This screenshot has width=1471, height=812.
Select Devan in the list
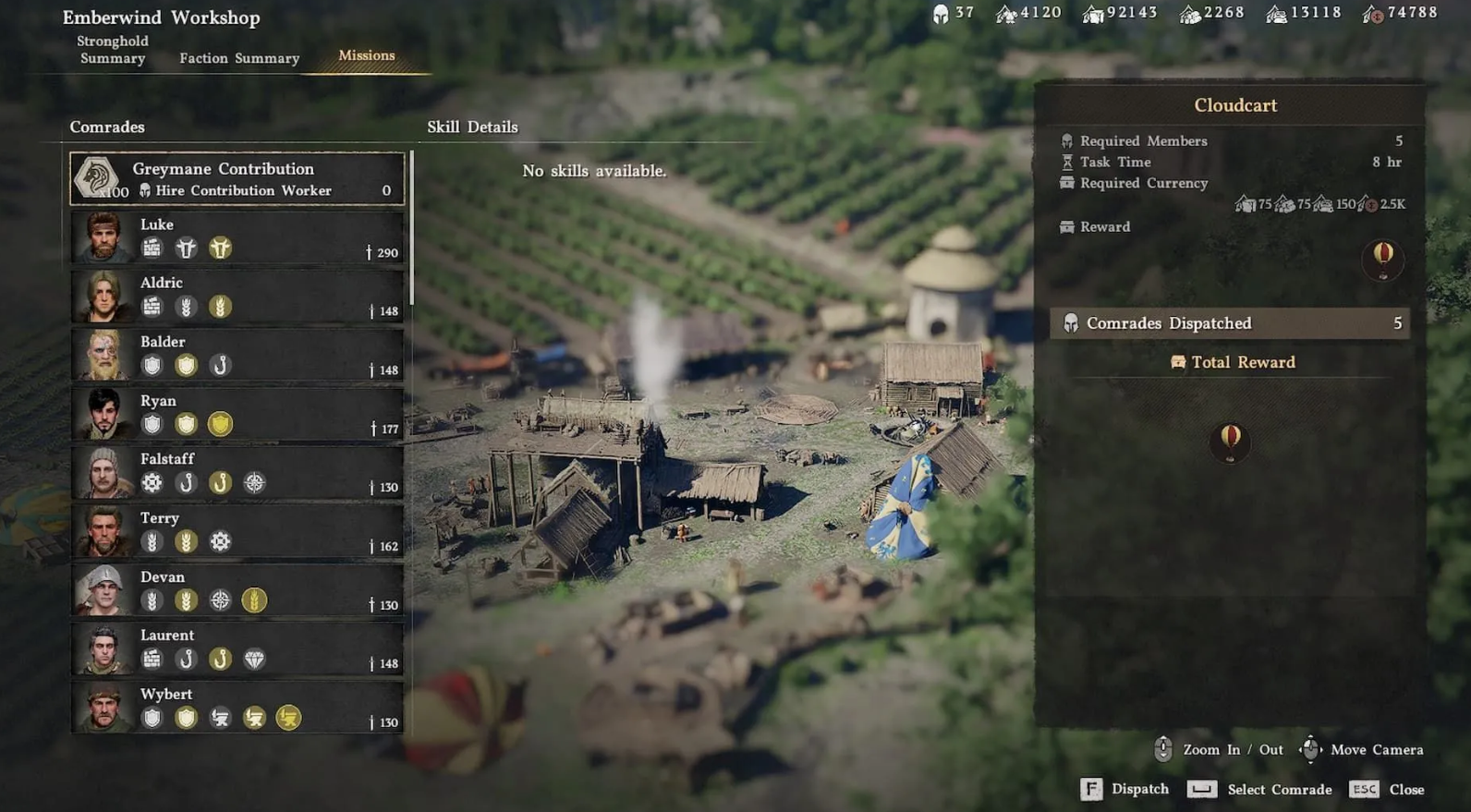click(237, 589)
